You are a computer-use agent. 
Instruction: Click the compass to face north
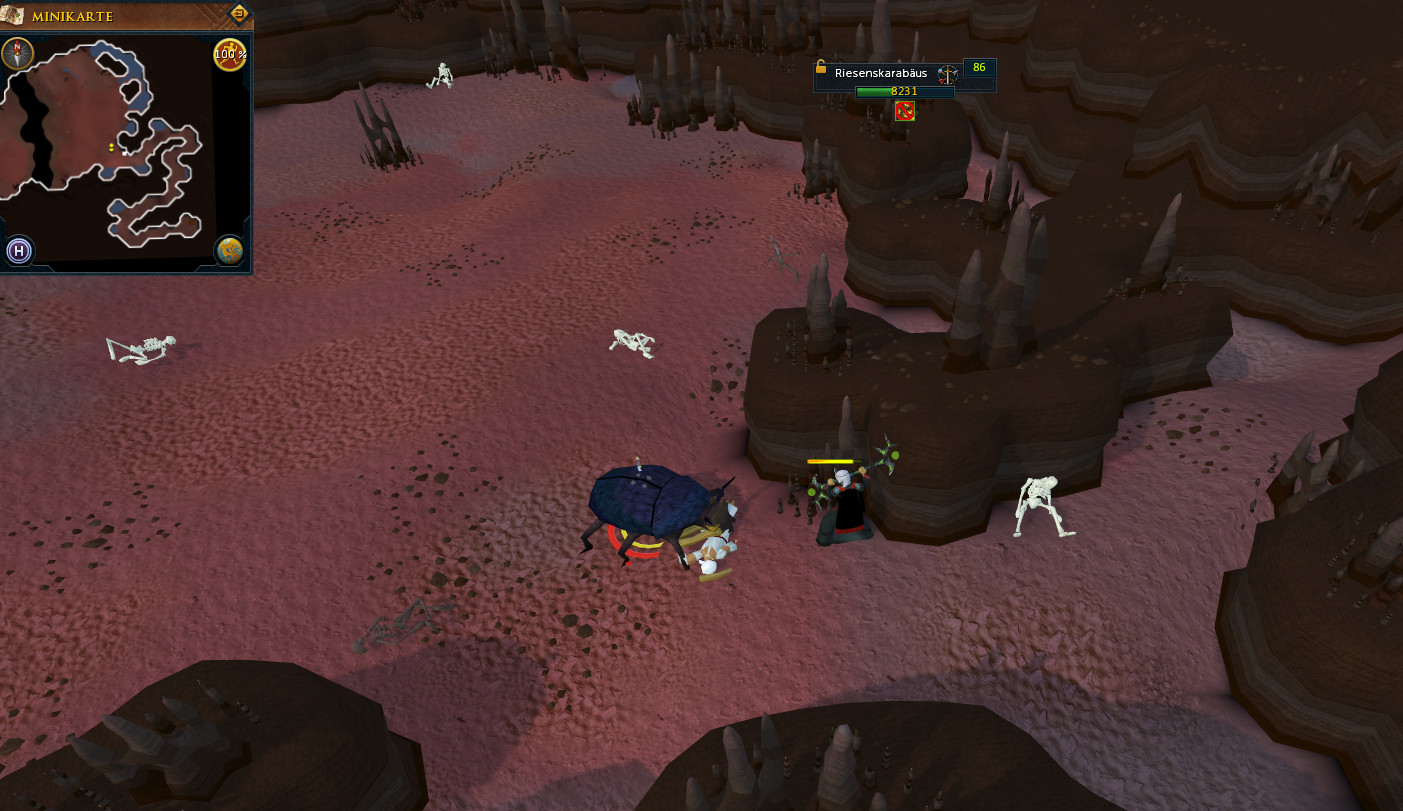[x=17, y=53]
